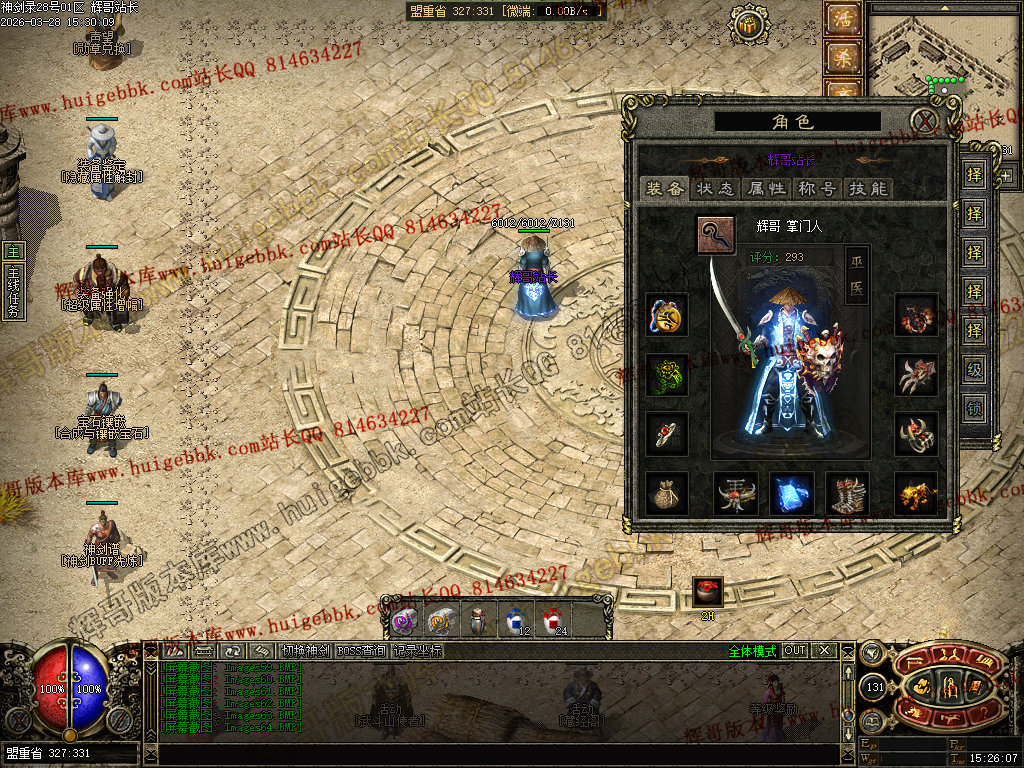The height and width of the screenshot is (768, 1024).
Task: Select the 装备 equipment tab
Action: coord(664,188)
